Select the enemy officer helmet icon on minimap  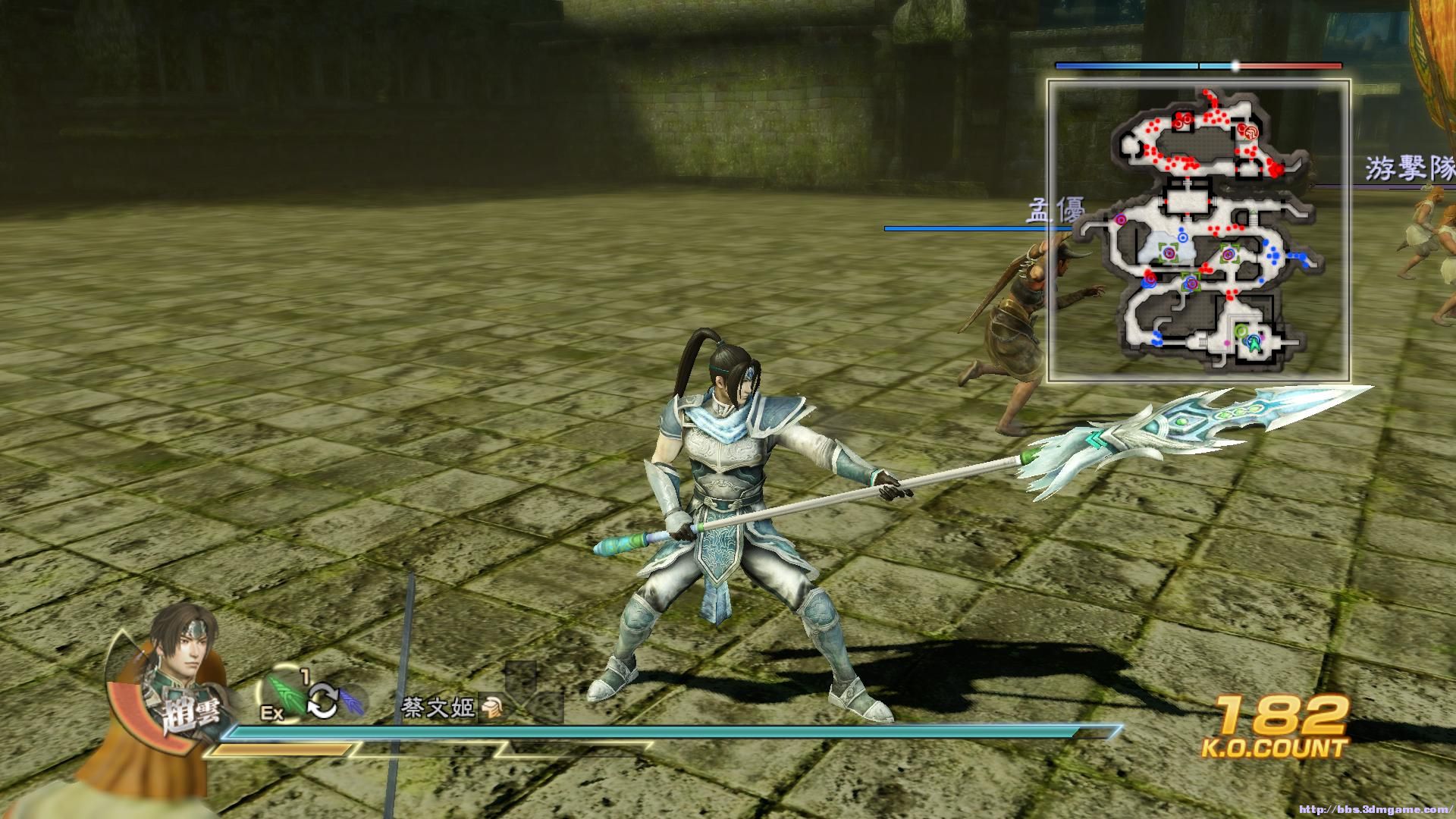tap(1250, 133)
